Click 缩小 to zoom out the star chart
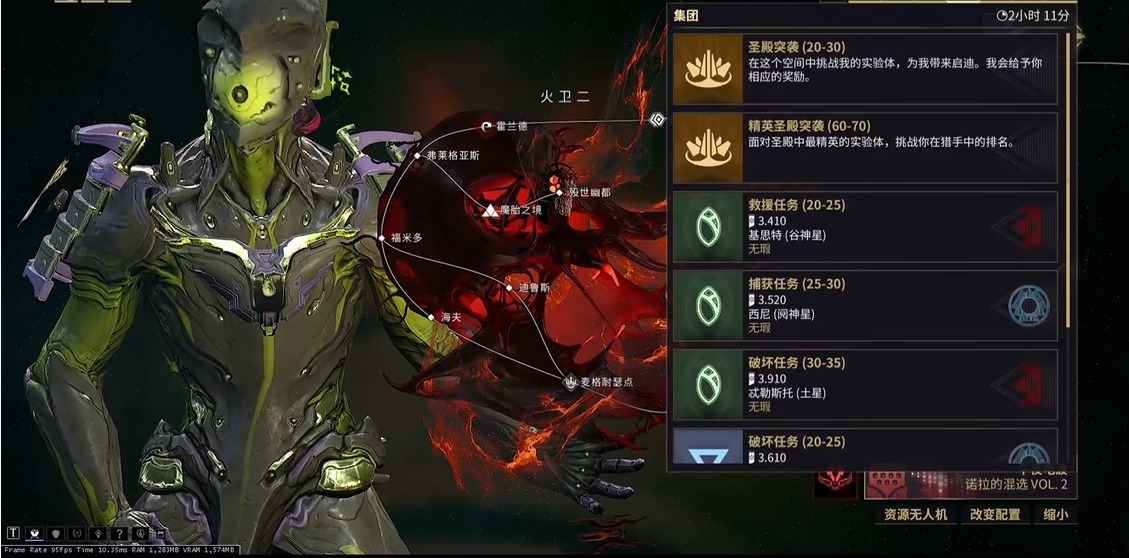 pos(1055,514)
